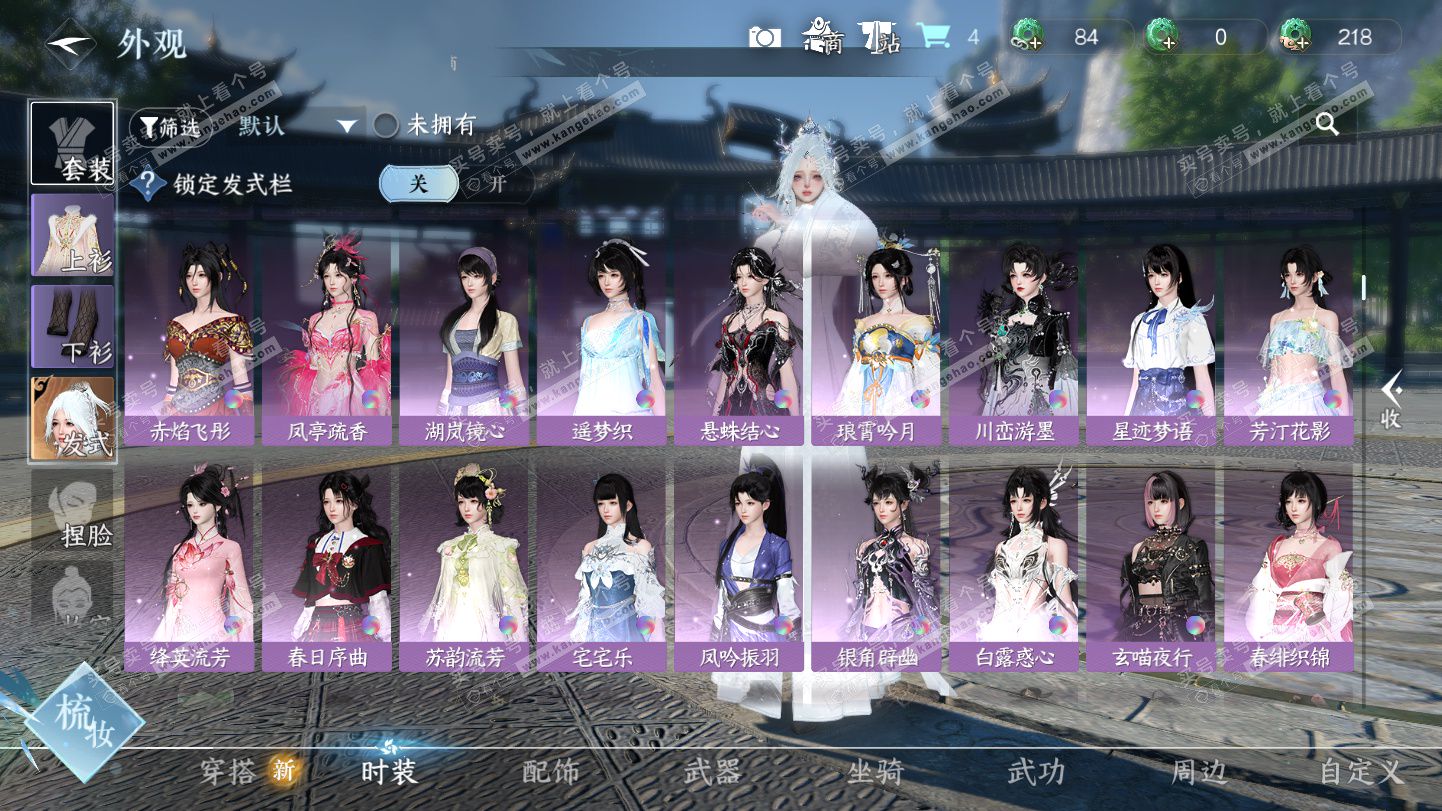1442x811 pixels.
Task: Open the 坐骑 mount tab
Action: pyautogui.click(x=875, y=771)
